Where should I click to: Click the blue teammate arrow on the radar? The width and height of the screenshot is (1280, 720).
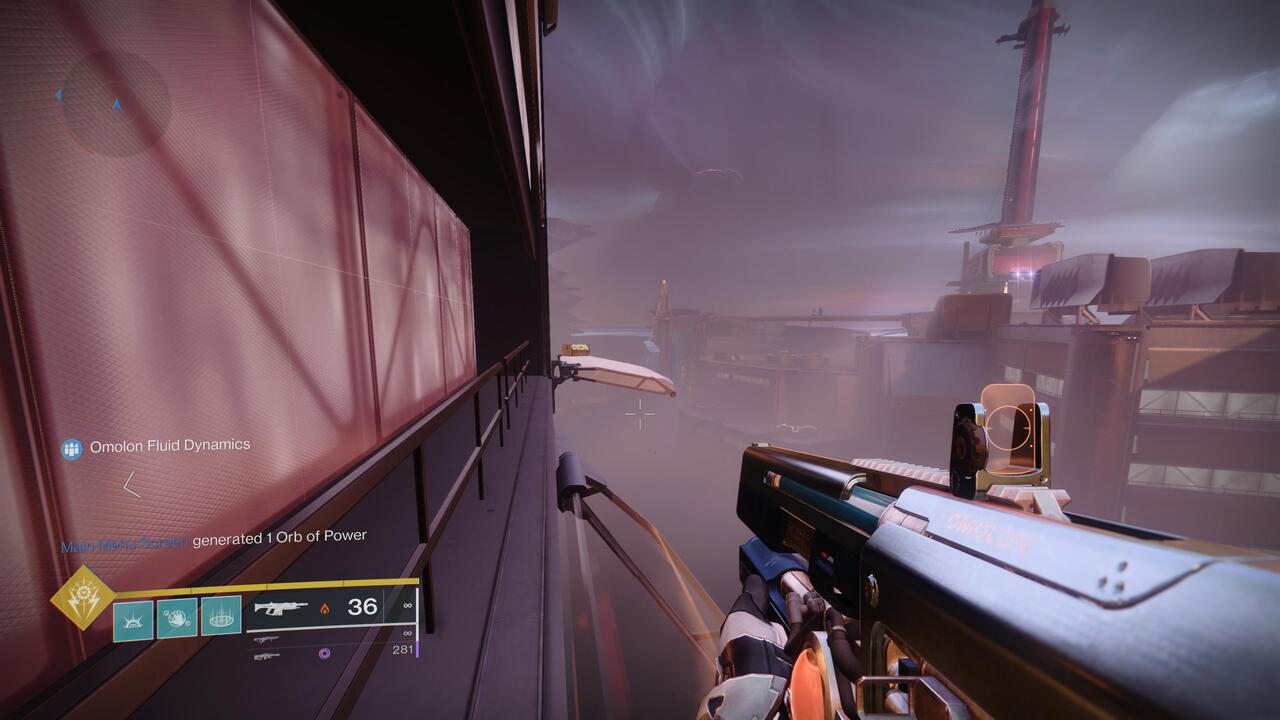59,95
